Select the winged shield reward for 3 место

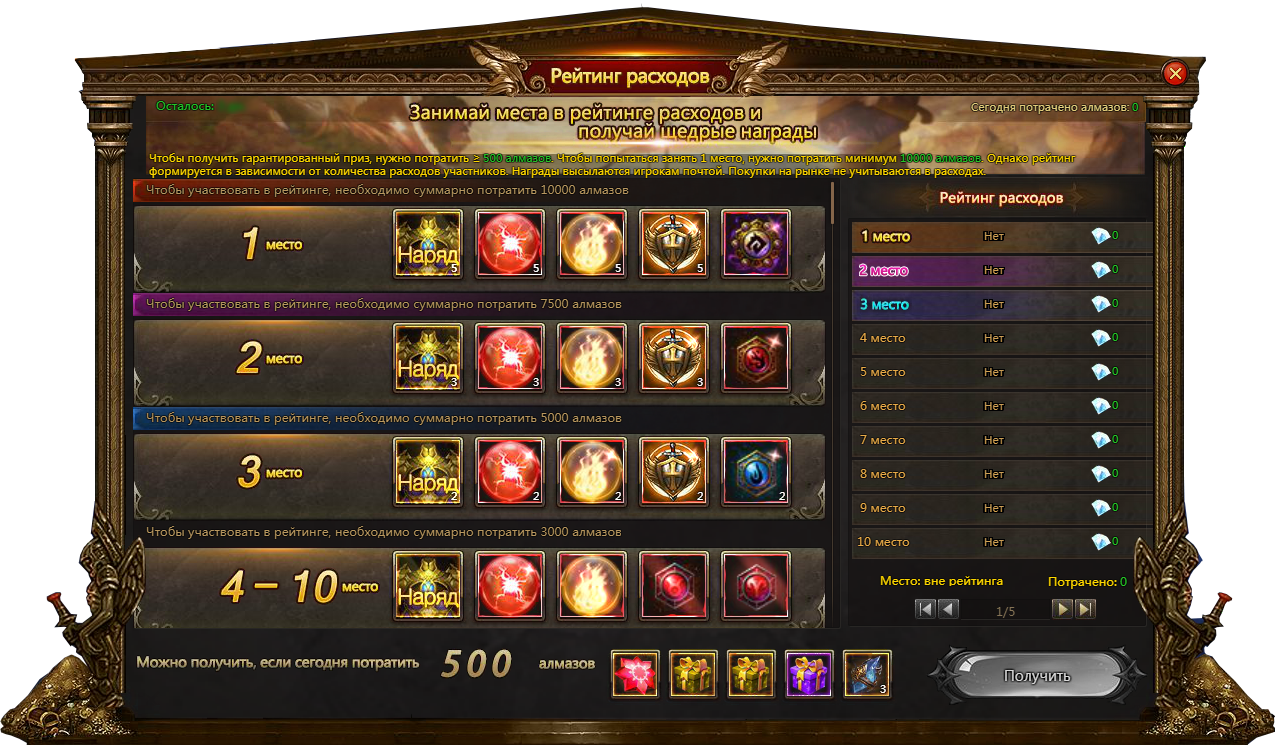(674, 472)
